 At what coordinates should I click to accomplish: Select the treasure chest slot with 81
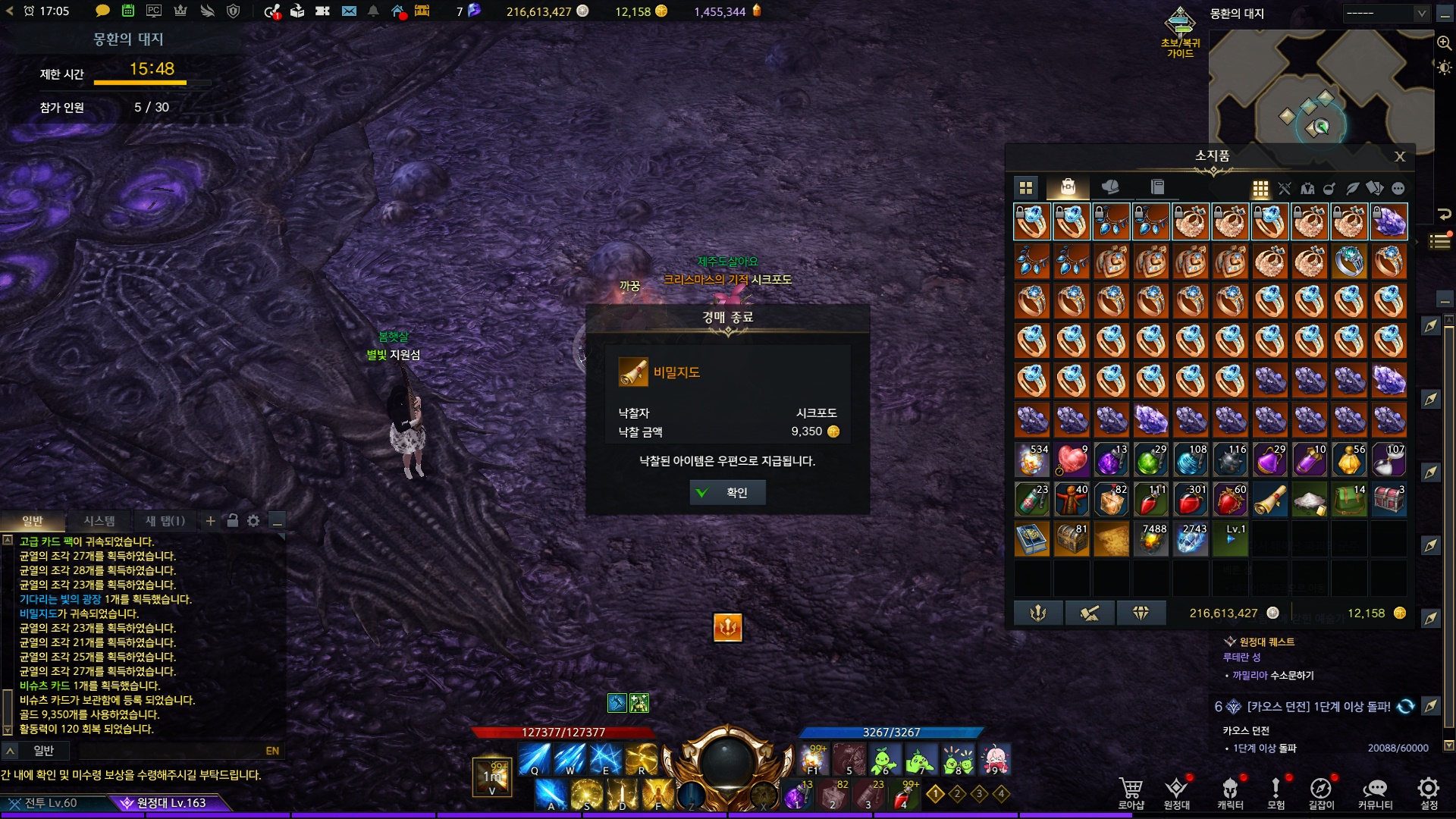(1072, 539)
